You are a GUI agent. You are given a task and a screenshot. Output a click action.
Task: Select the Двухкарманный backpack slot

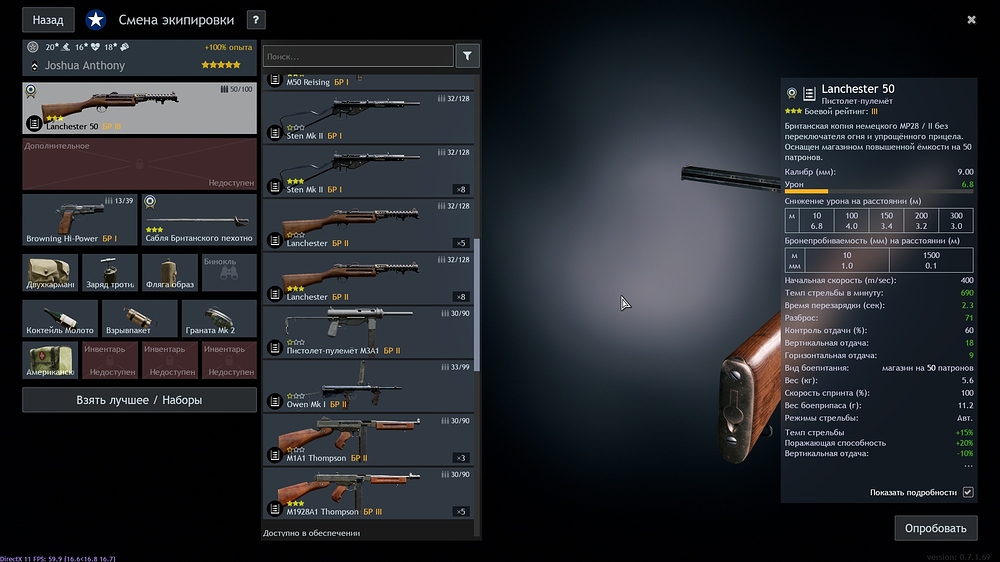49,272
